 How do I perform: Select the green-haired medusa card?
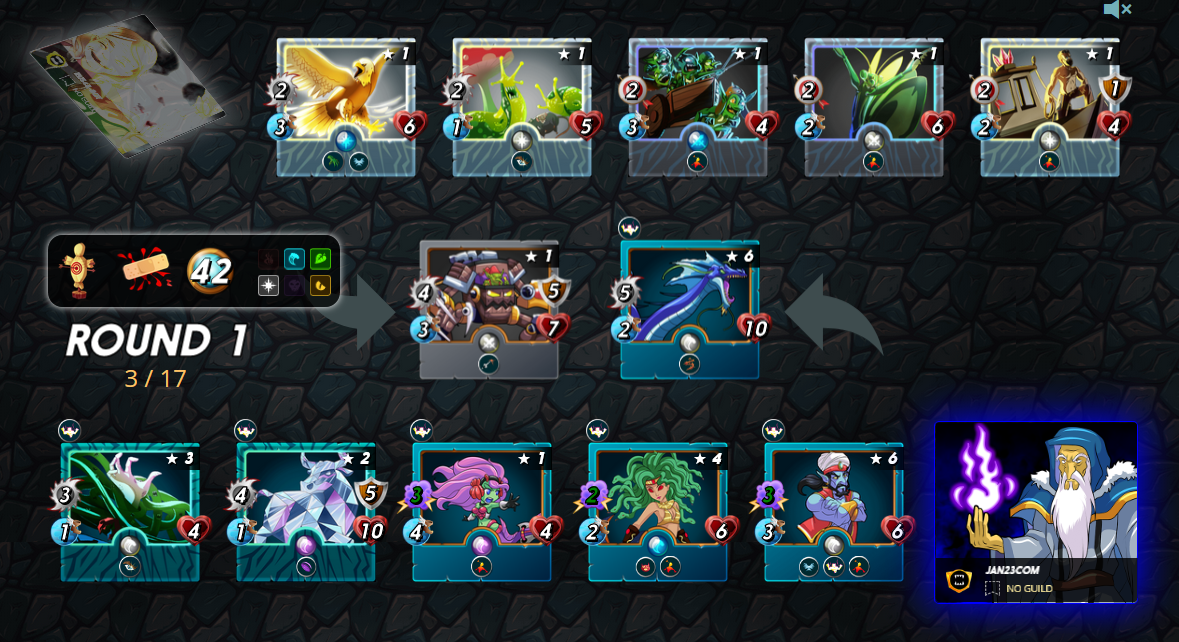(658, 510)
